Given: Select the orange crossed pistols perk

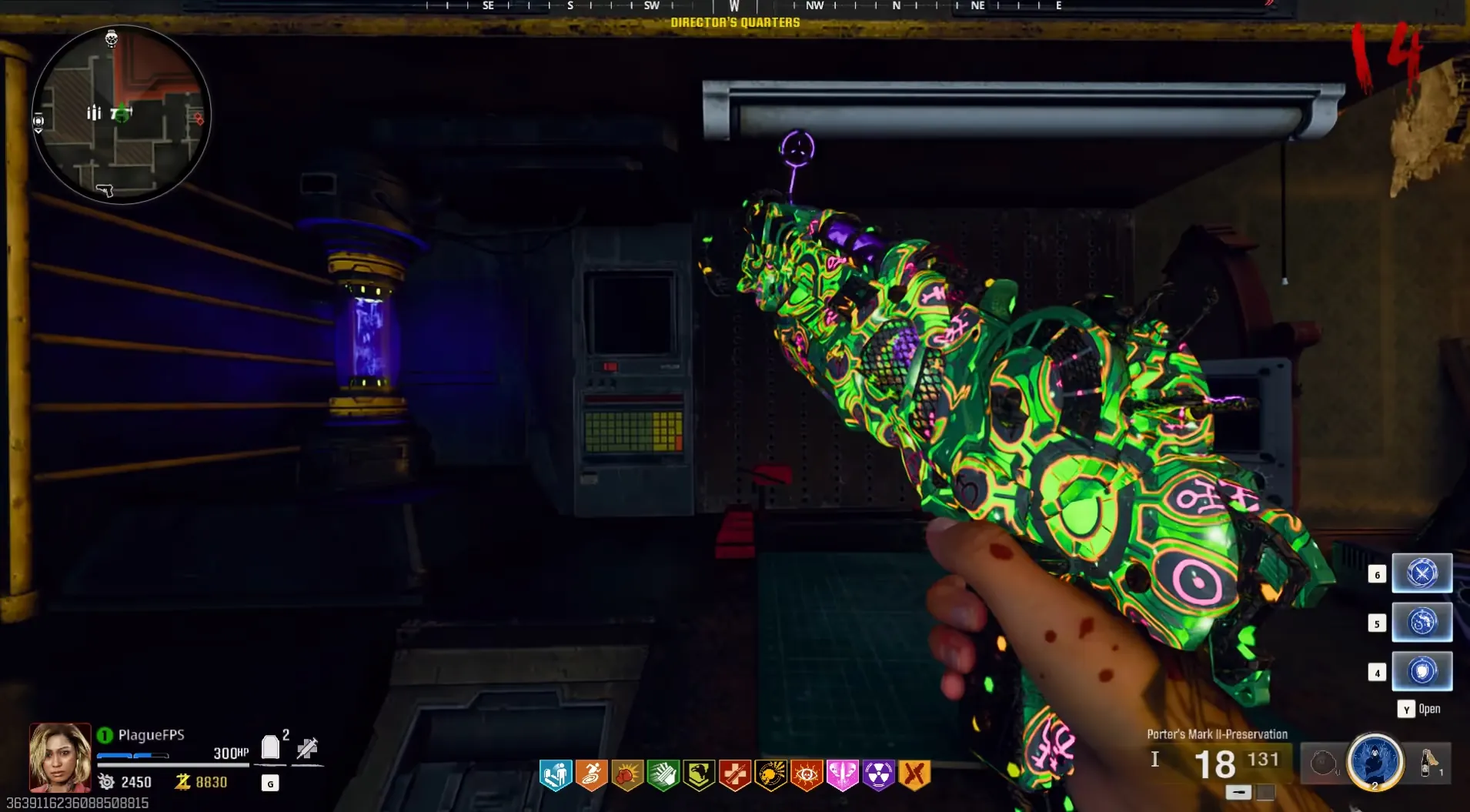Looking at the screenshot, I should [x=914, y=775].
